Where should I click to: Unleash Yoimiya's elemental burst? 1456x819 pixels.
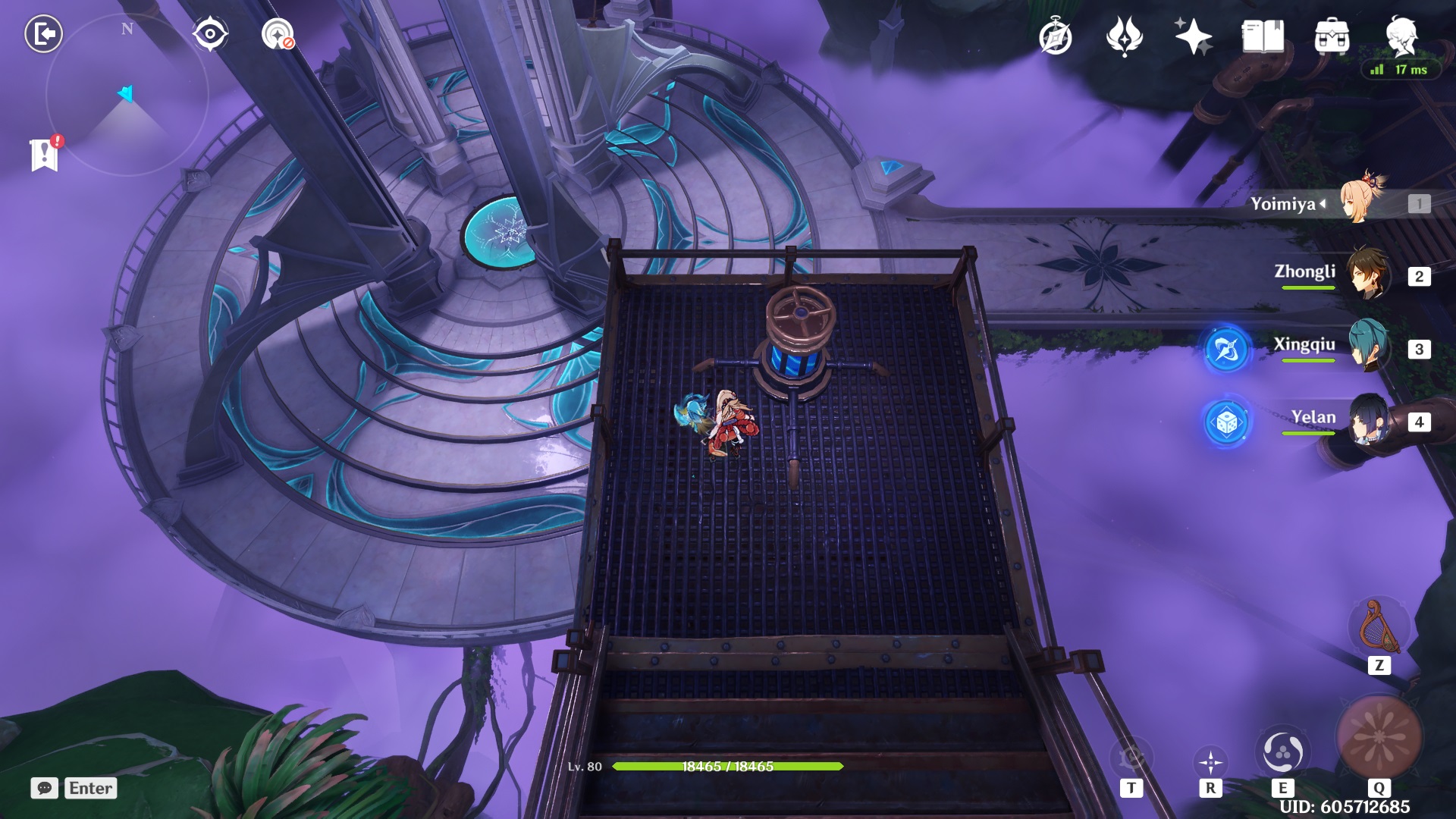point(1379,737)
